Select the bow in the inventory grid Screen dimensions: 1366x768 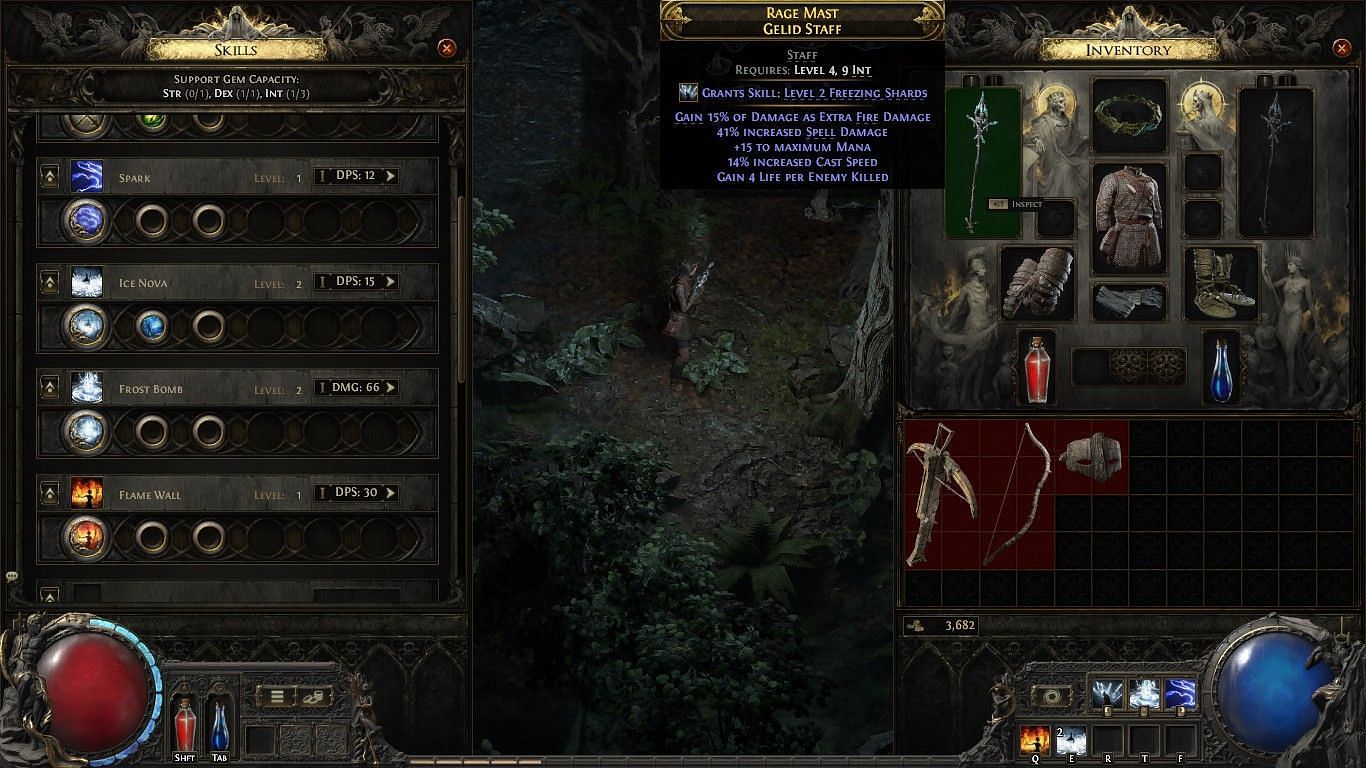click(1016, 495)
